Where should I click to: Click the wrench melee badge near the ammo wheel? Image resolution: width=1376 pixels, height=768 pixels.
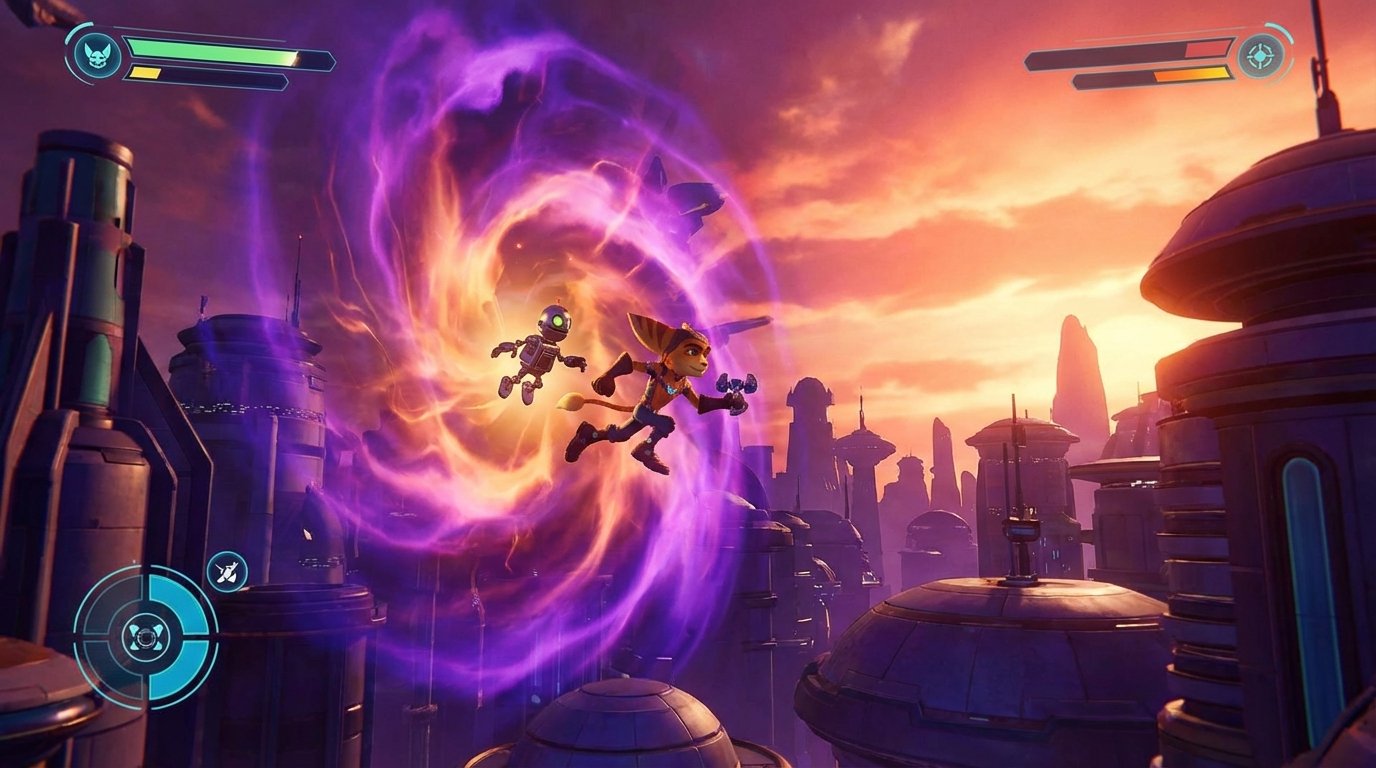(x=225, y=573)
